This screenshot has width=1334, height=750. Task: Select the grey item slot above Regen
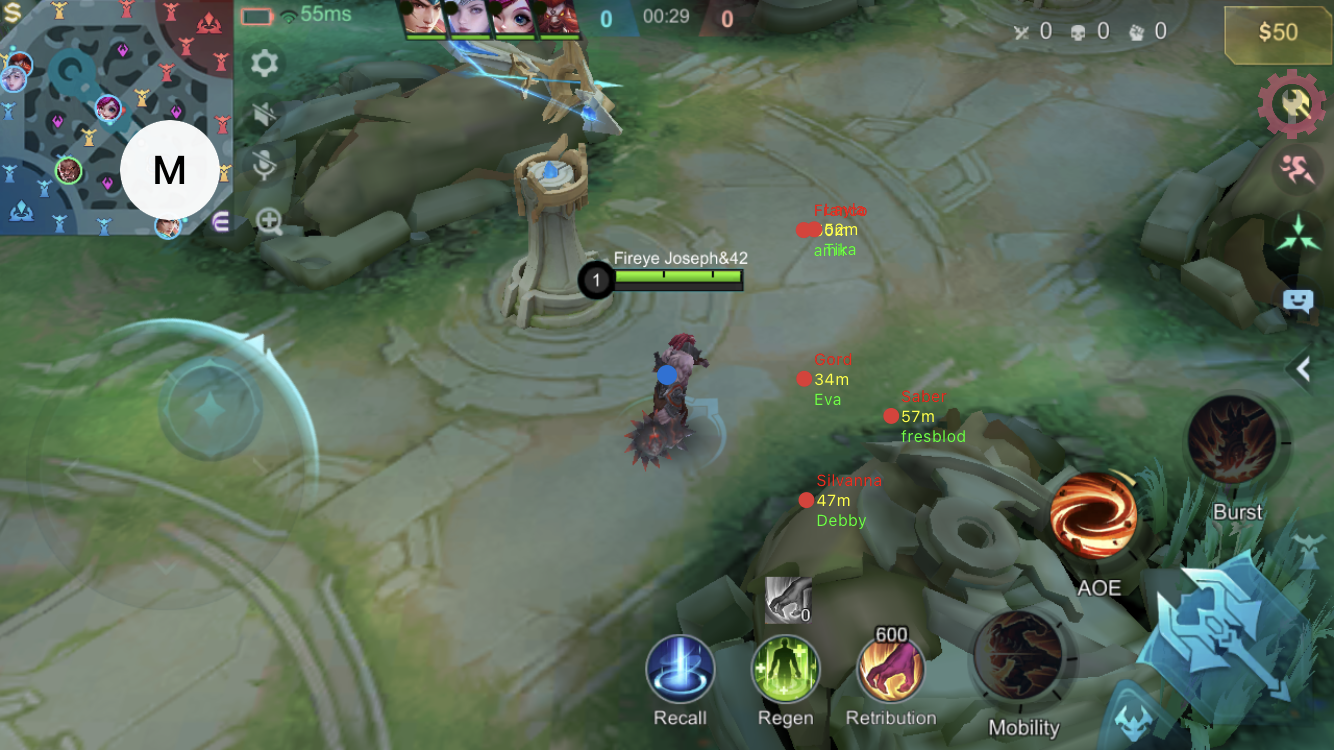tap(787, 600)
